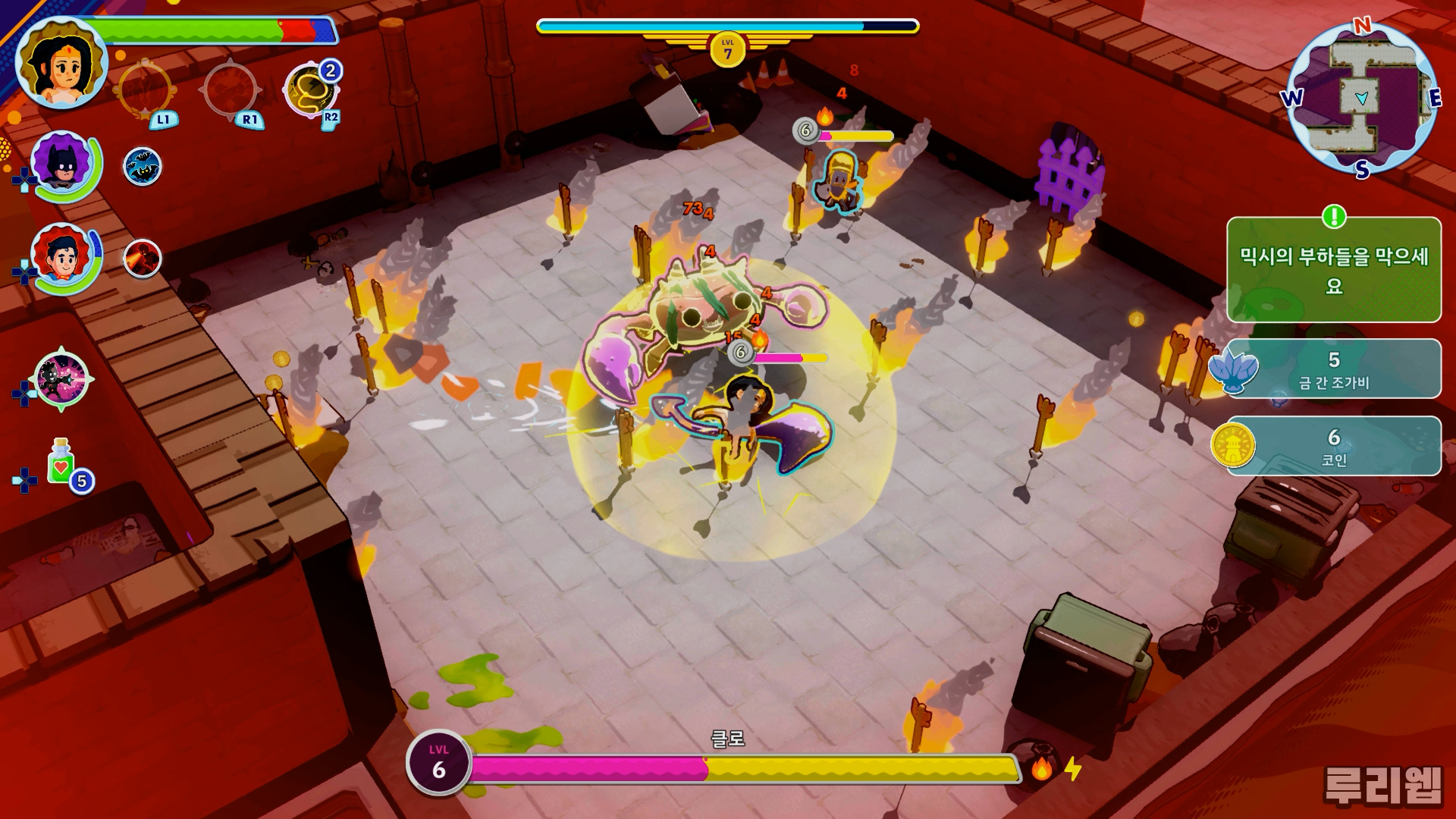Trigger Superman's heat vision assist ability
Image resolution: width=1456 pixels, height=819 pixels.
(x=142, y=259)
